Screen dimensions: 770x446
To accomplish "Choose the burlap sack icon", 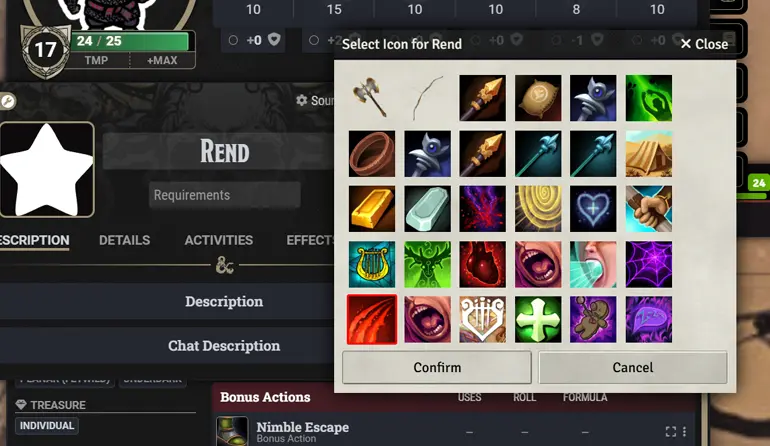I will click(538, 98).
